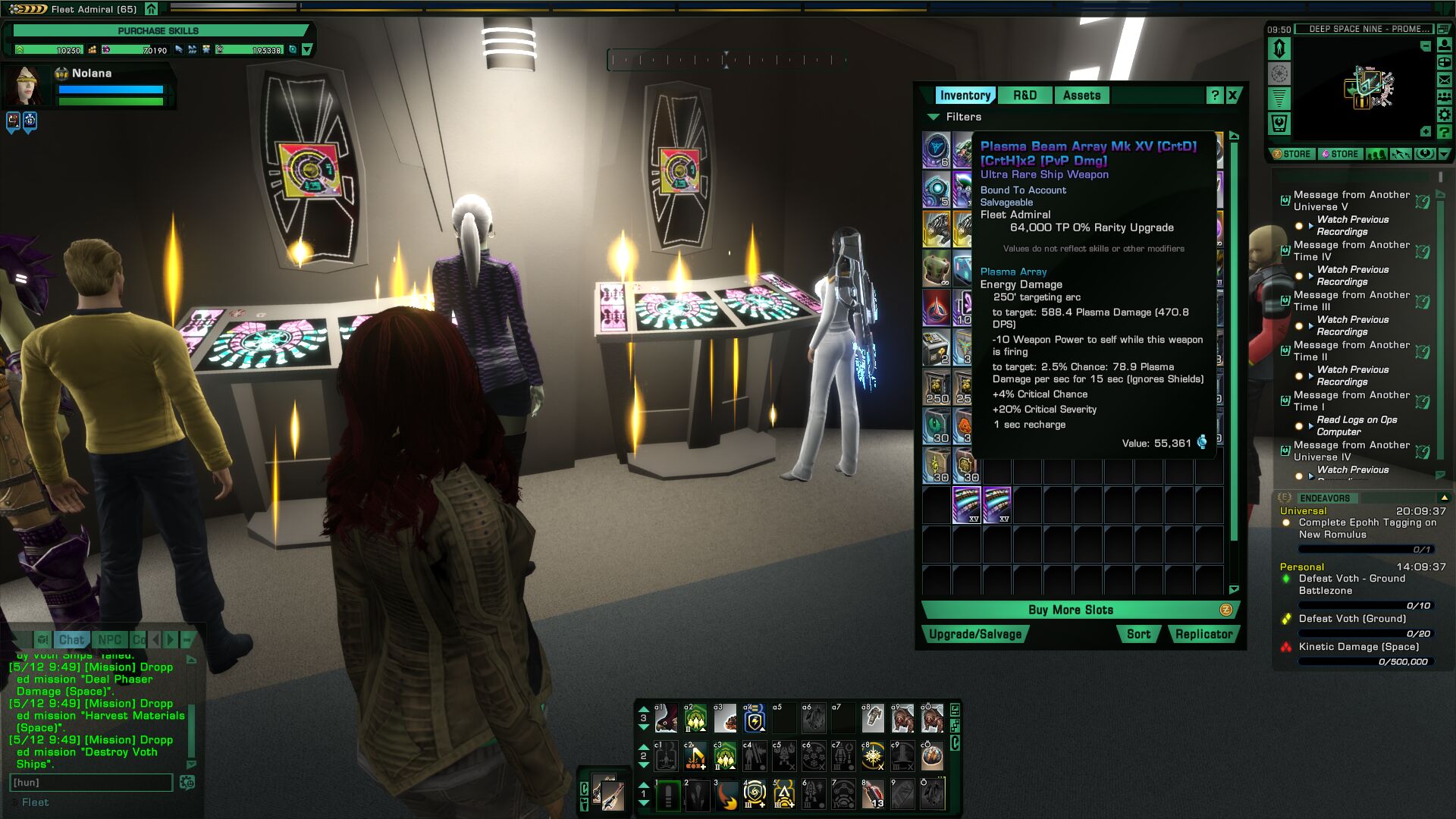Open the Replicator
Screen dimensions: 1456x819
pyautogui.click(x=1203, y=635)
